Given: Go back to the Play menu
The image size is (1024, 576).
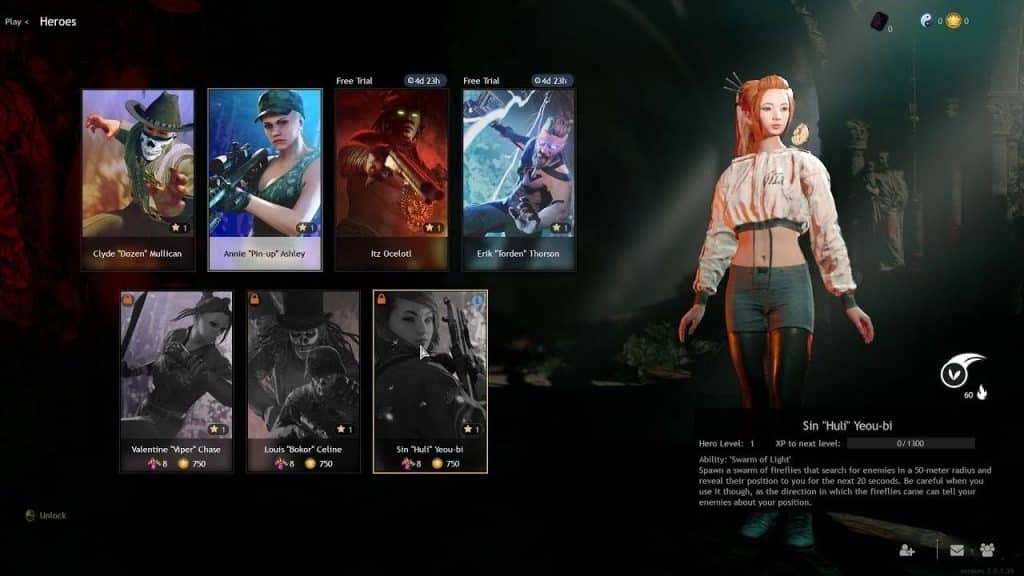Looking at the screenshot, I should [15, 21].
